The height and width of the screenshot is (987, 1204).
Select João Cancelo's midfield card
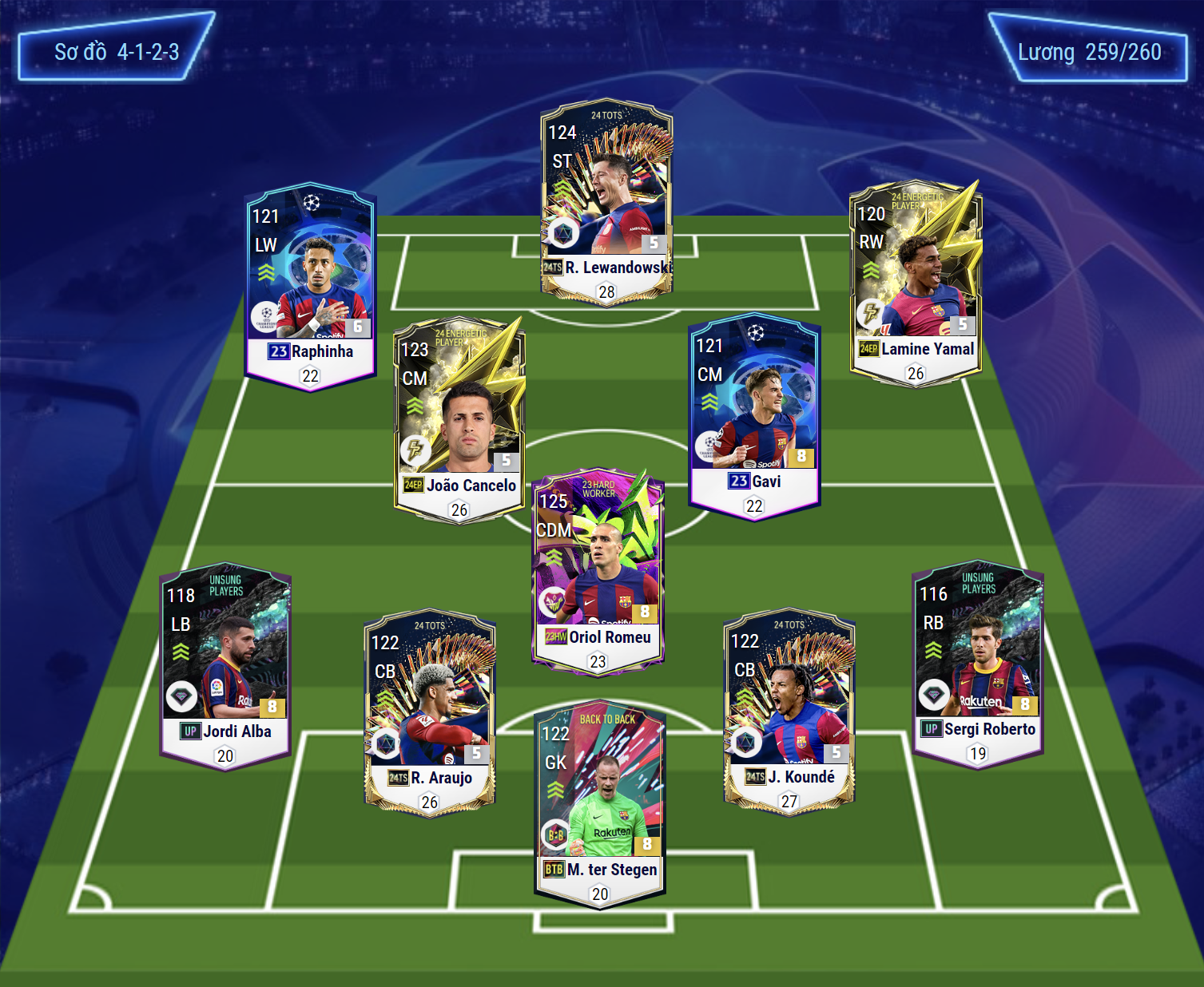click(x=459, y=419)
